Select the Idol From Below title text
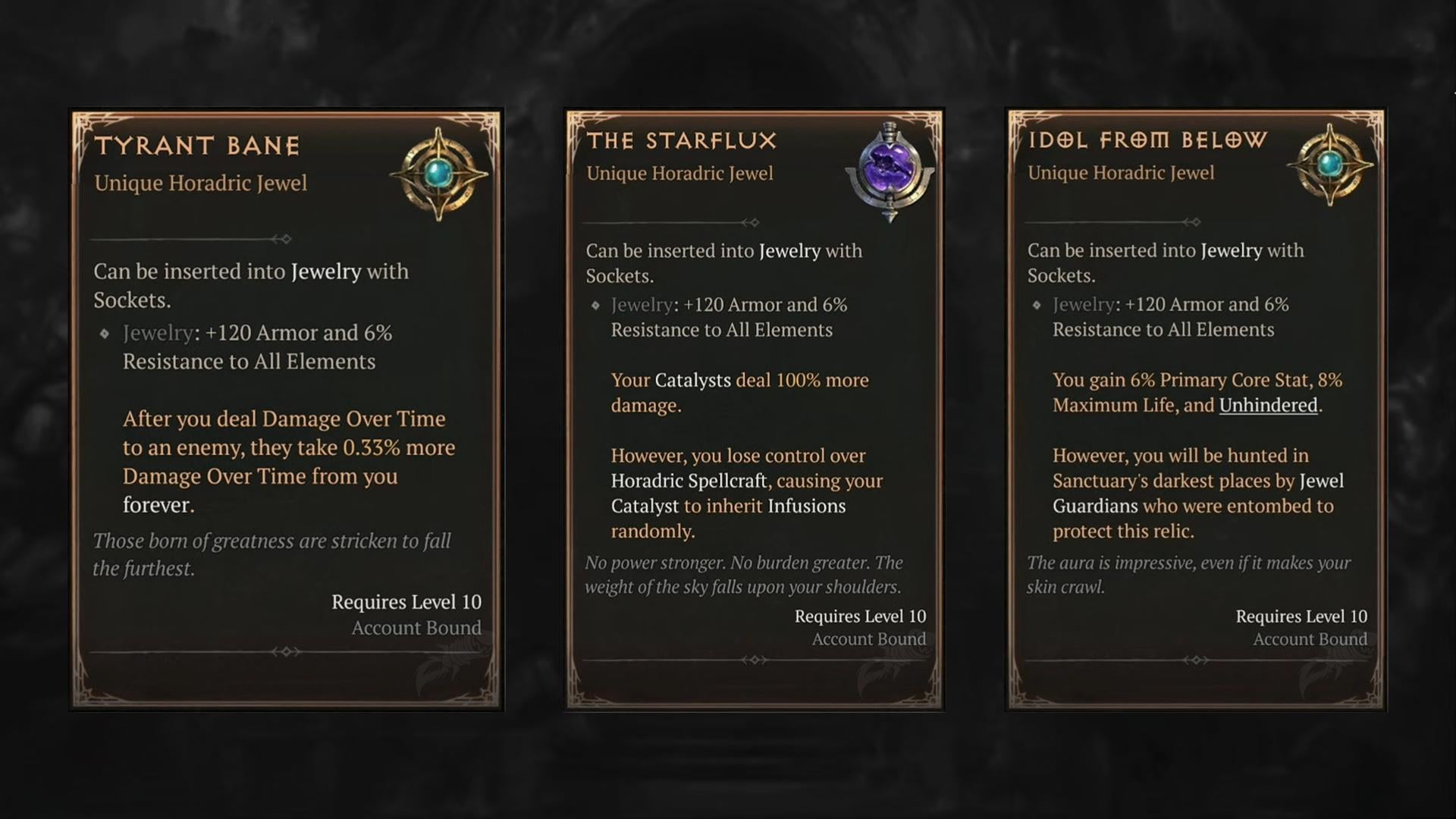Screen dimensions: 1456x819 tap(1150, 140)
